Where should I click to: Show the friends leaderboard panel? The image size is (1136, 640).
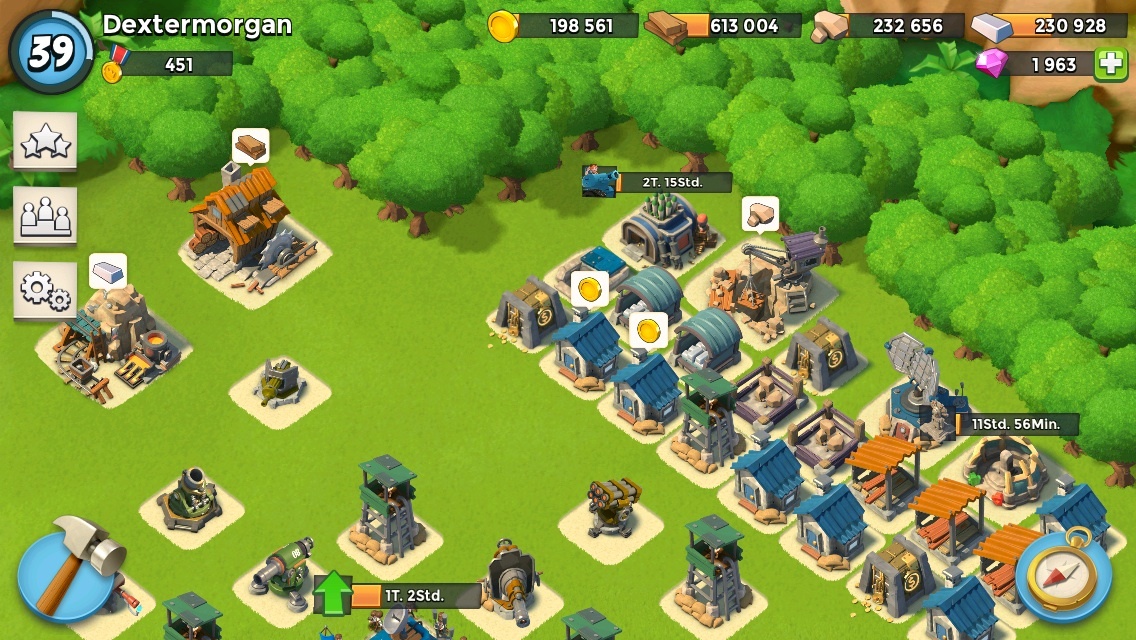pyautogui.click(x=45, y=215)
